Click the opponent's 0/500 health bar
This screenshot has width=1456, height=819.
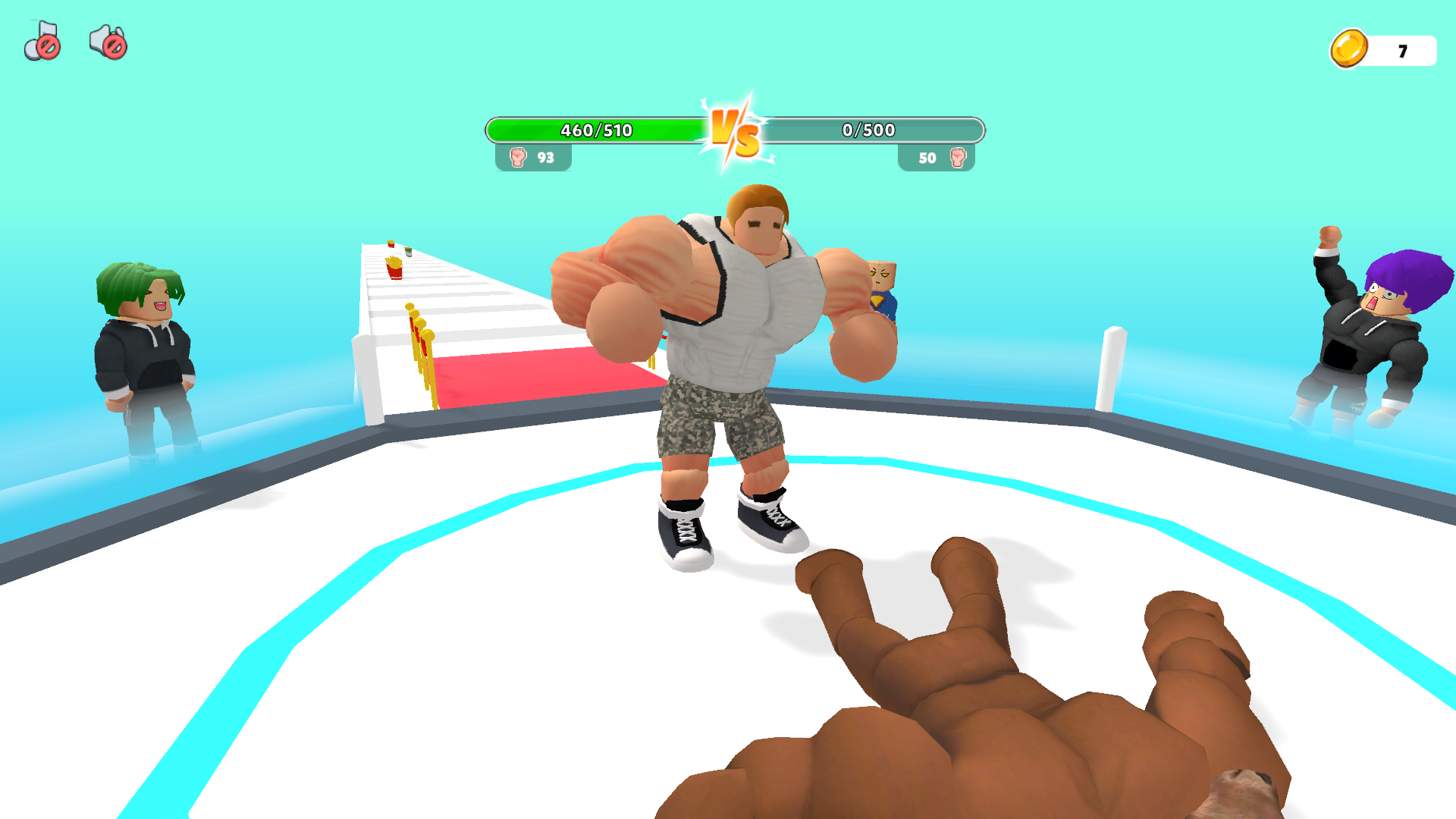click(868, 130)
